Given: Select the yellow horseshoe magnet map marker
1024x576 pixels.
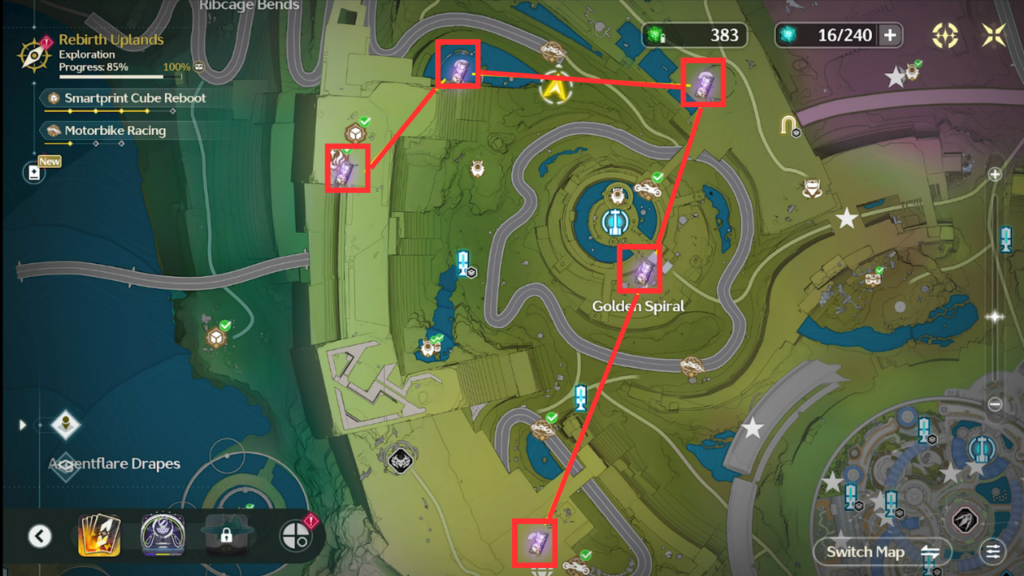Looking at the screenshot, I should [790, 125].
